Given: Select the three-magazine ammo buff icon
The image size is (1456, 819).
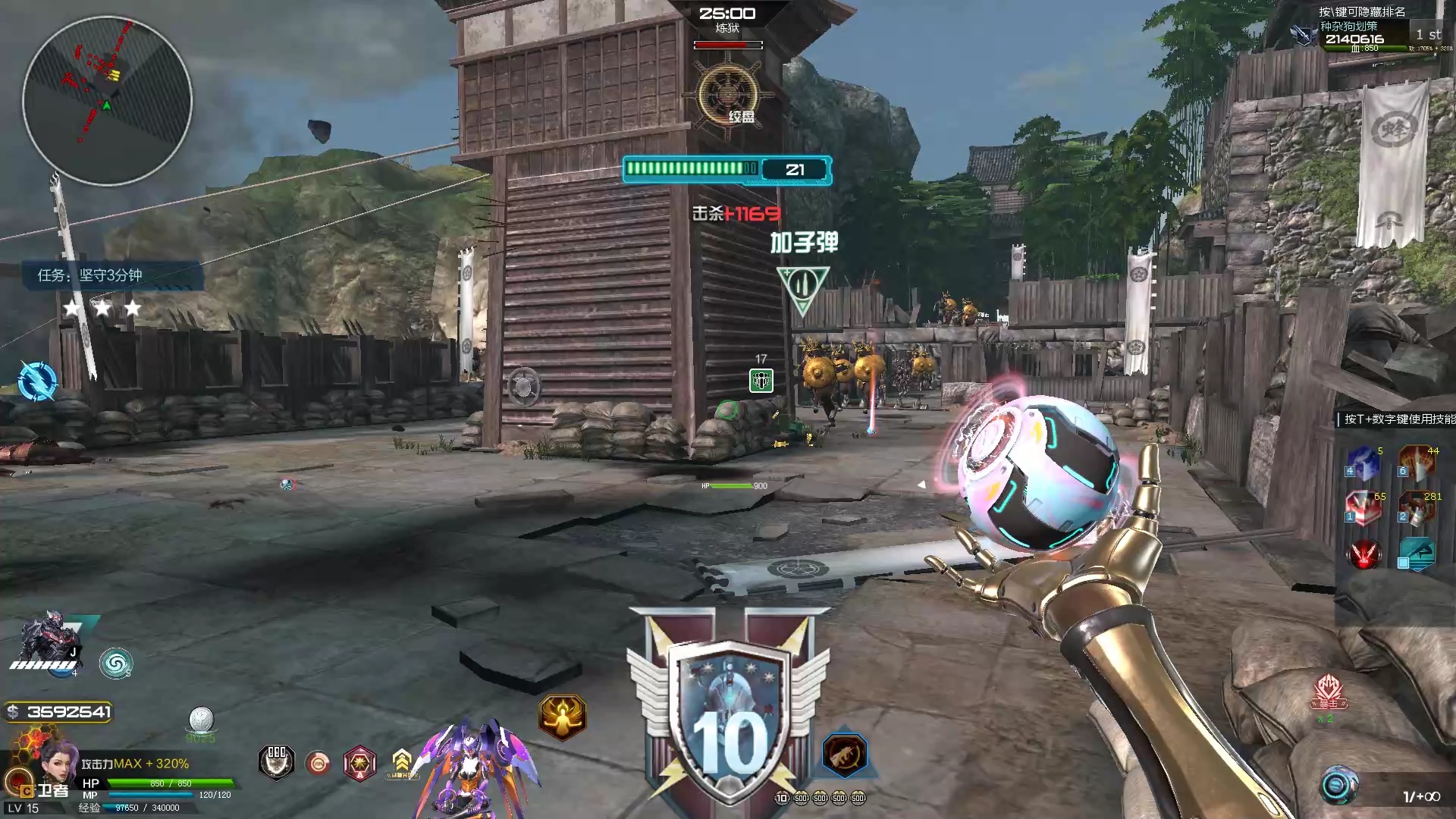Looking at the screenshot, I should point(277,761).
